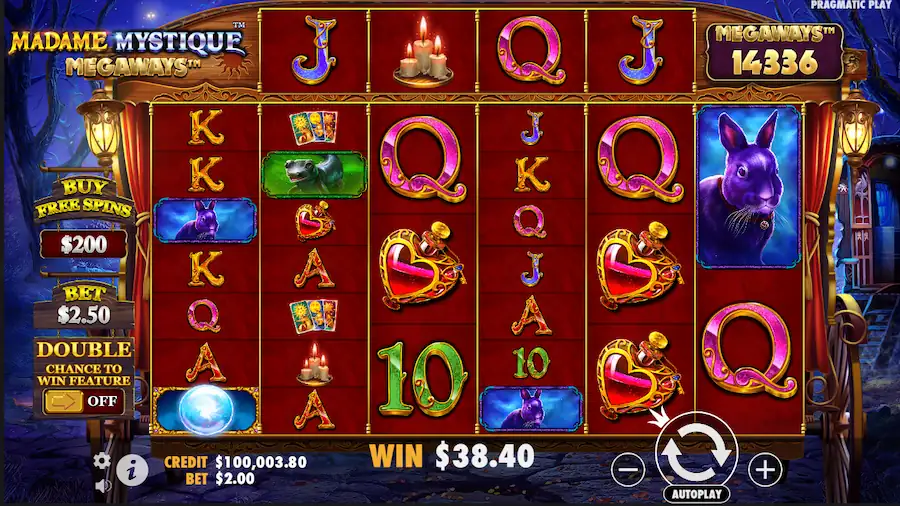Open the Autoplay options
Image resolution: width=900 pixels, height=506 pixels.
point(696,494)
